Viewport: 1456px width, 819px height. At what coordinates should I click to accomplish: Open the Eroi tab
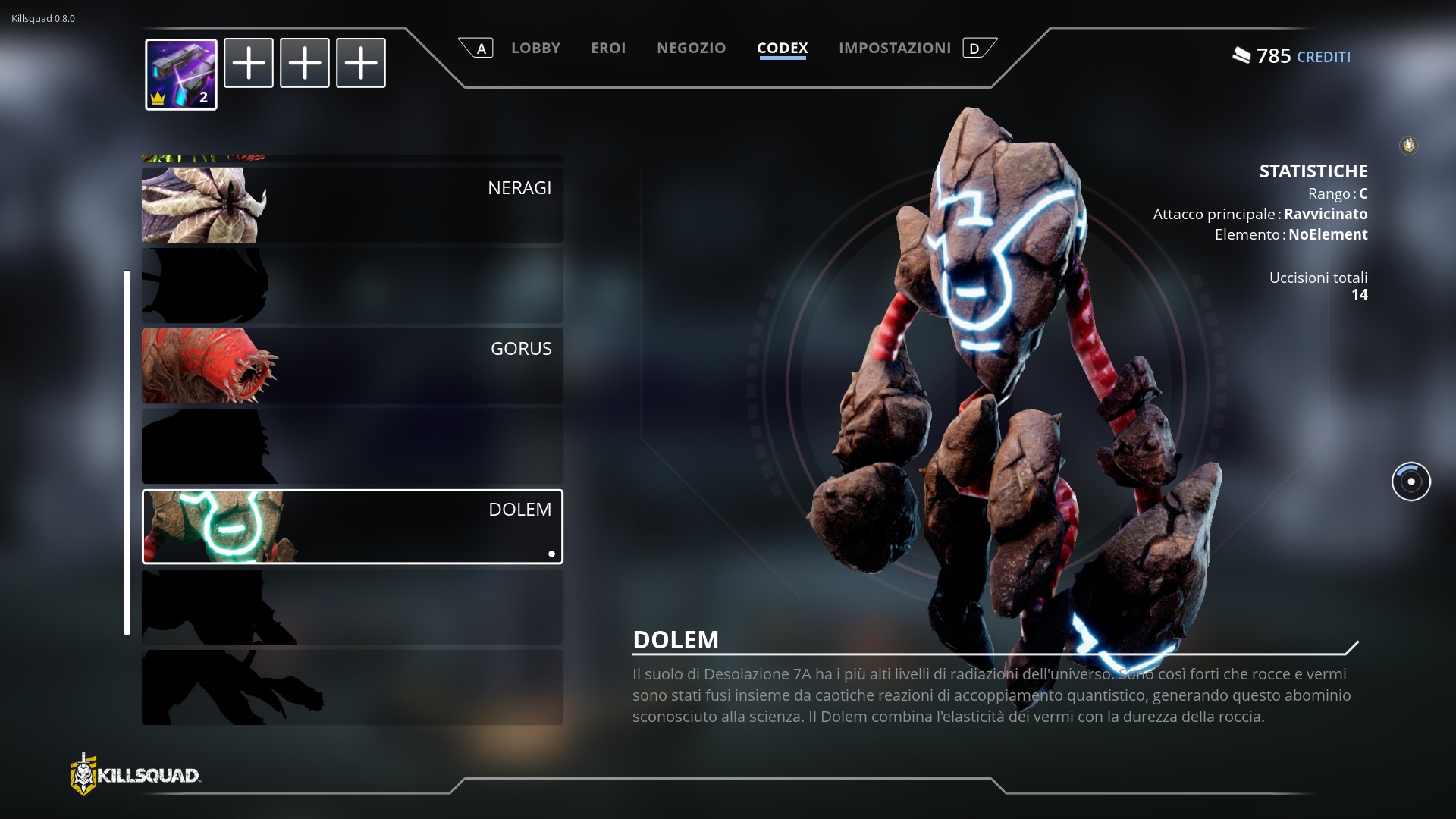click(x=608, y=48)
